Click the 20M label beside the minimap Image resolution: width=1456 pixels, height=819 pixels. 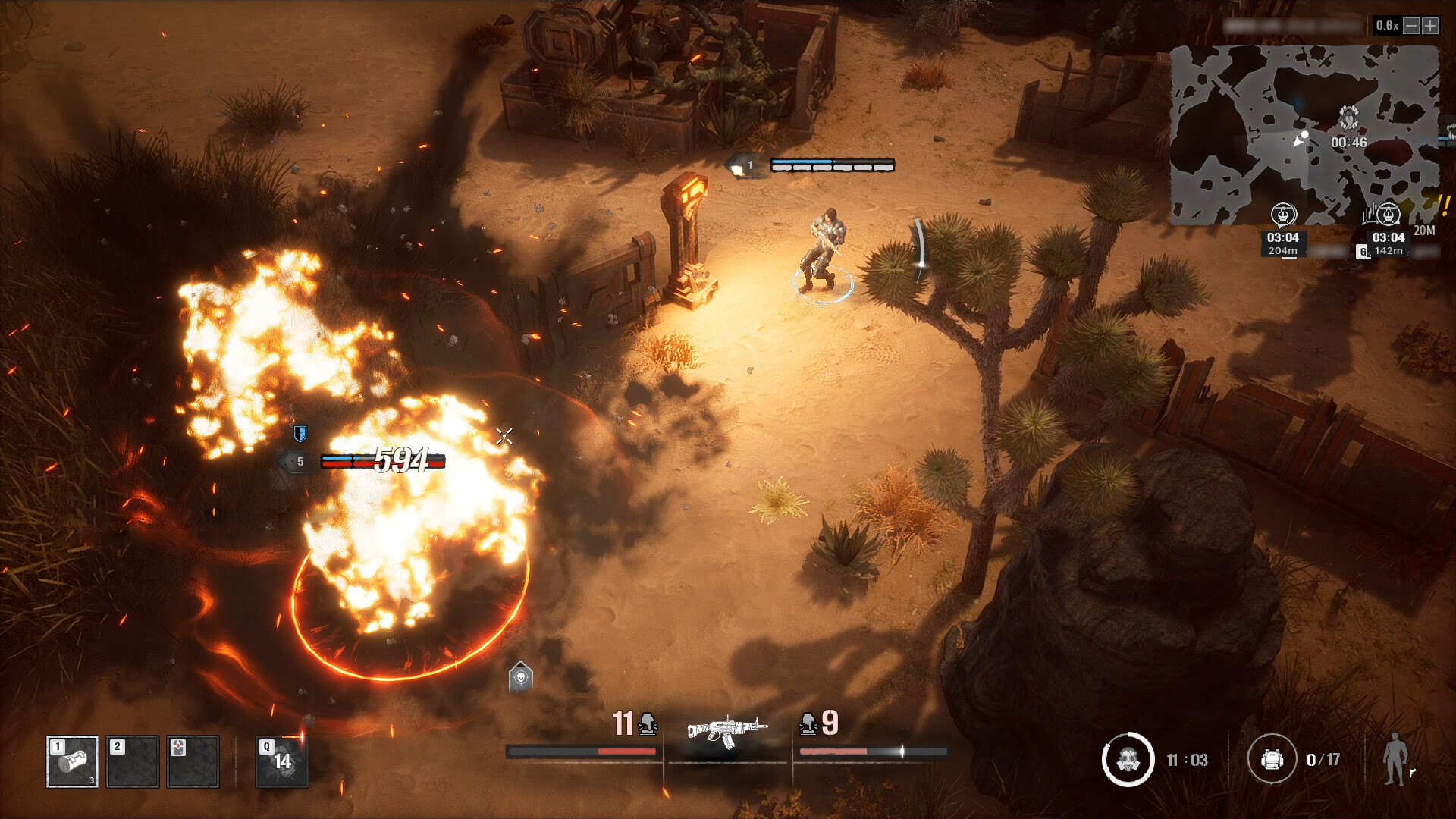[1423, 229]
